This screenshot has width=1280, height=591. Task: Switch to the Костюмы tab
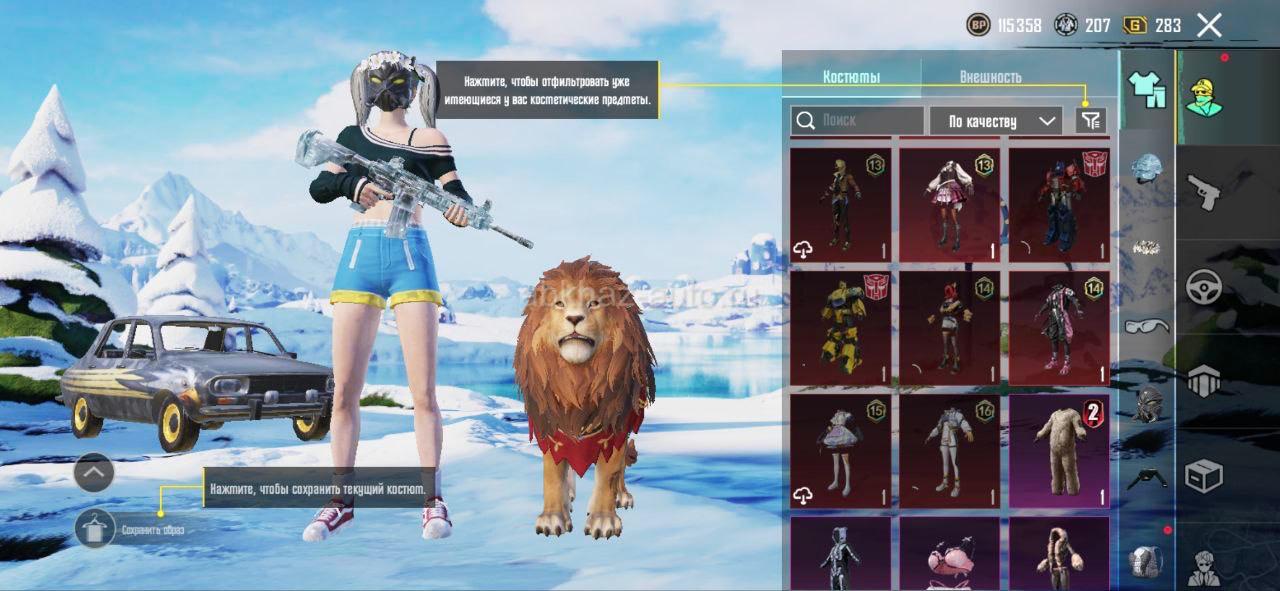851,77
